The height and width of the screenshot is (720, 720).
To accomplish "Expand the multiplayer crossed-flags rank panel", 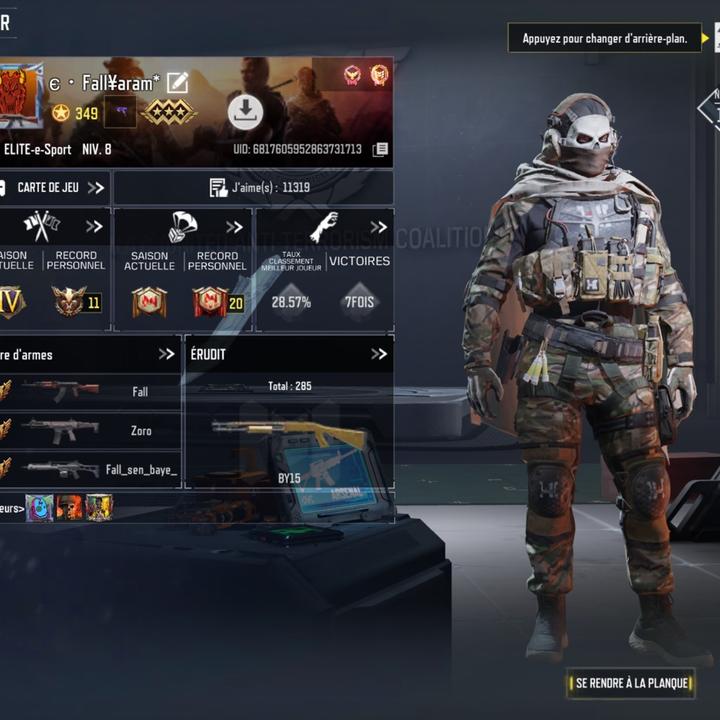I will (x=94, y=226).
